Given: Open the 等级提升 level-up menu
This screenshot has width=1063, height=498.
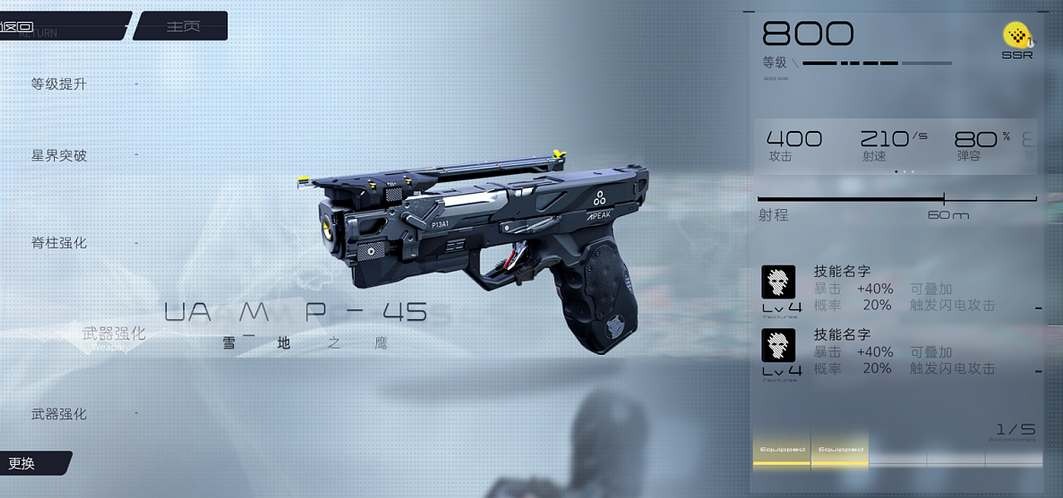Looking at the screenshot, I should 59,84.
